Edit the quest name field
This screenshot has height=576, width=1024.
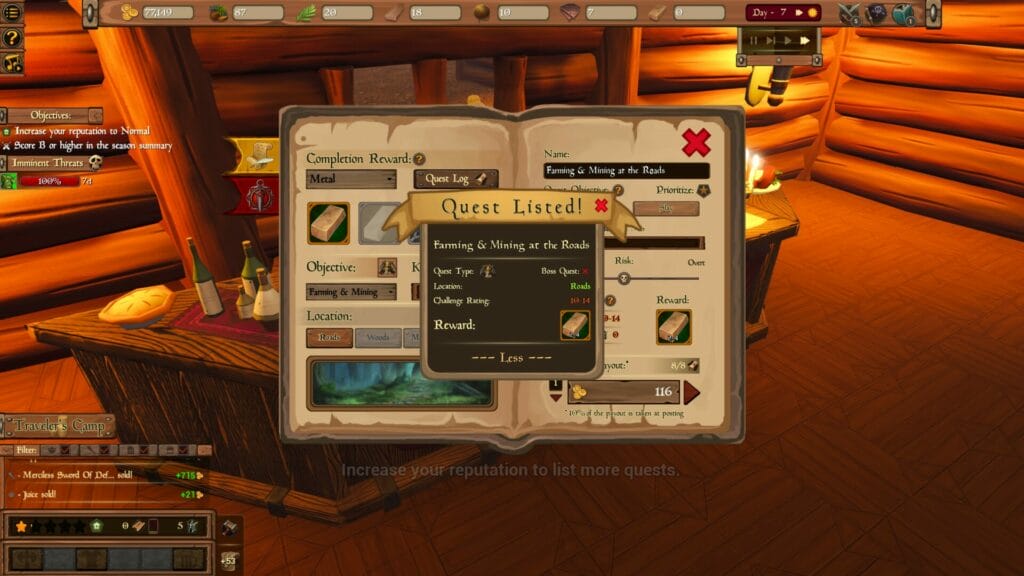(x=626, y=171)
